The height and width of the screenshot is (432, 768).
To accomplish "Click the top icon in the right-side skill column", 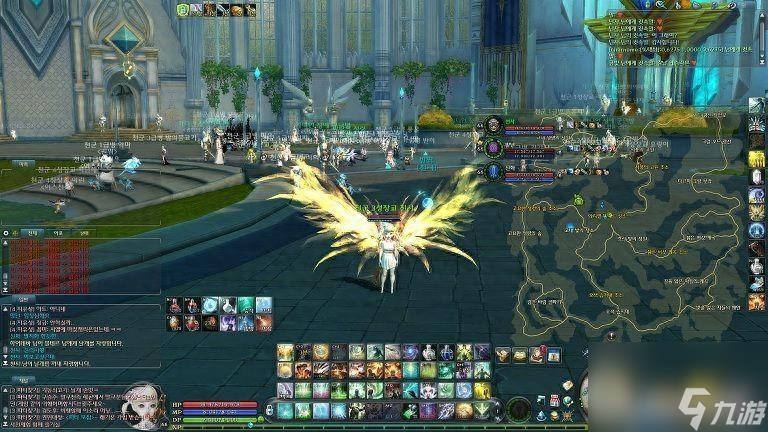I will (x=756, y=105).
